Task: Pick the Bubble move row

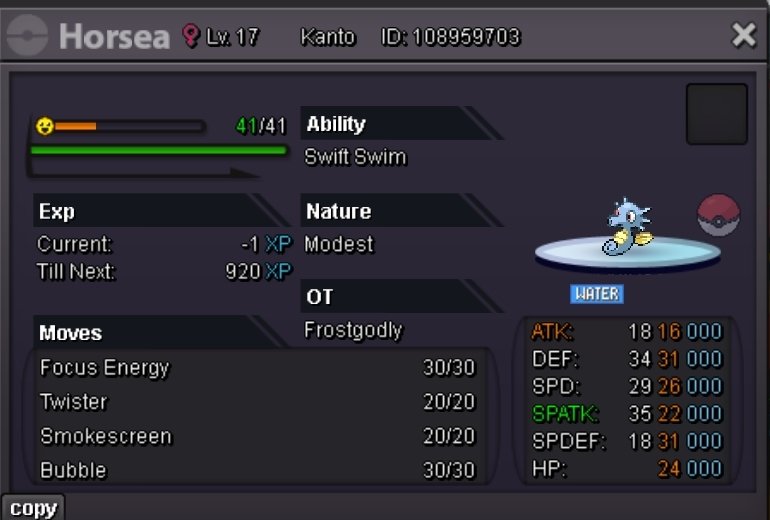Action: coord(257,470)
